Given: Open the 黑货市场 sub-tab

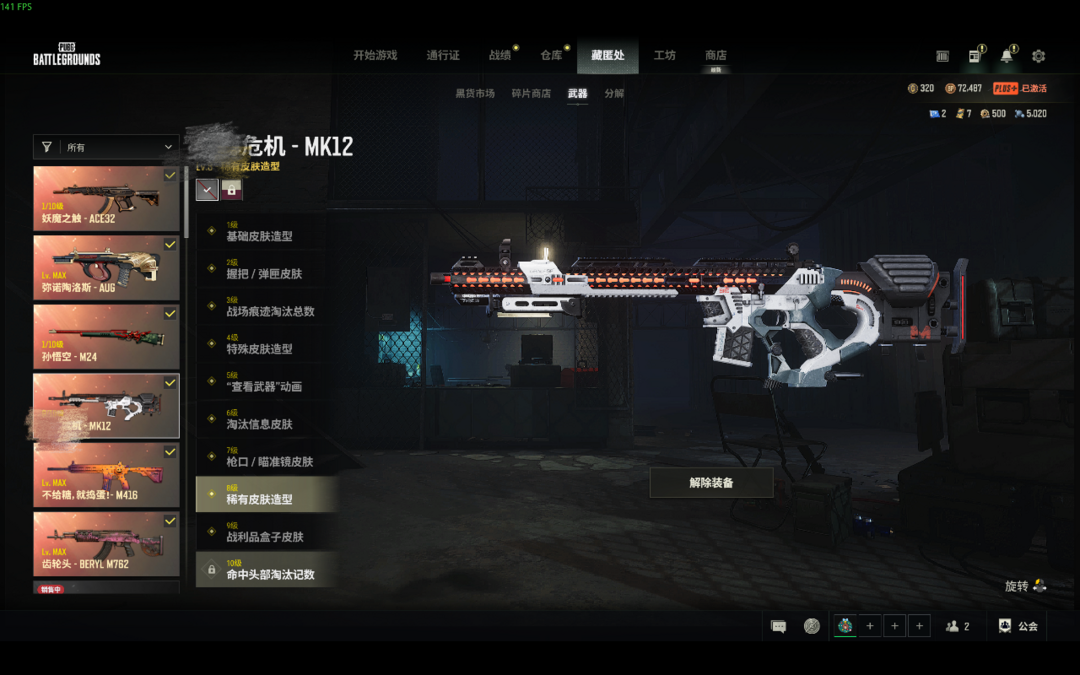Looking at the screenshot, I should click(475, 94).
